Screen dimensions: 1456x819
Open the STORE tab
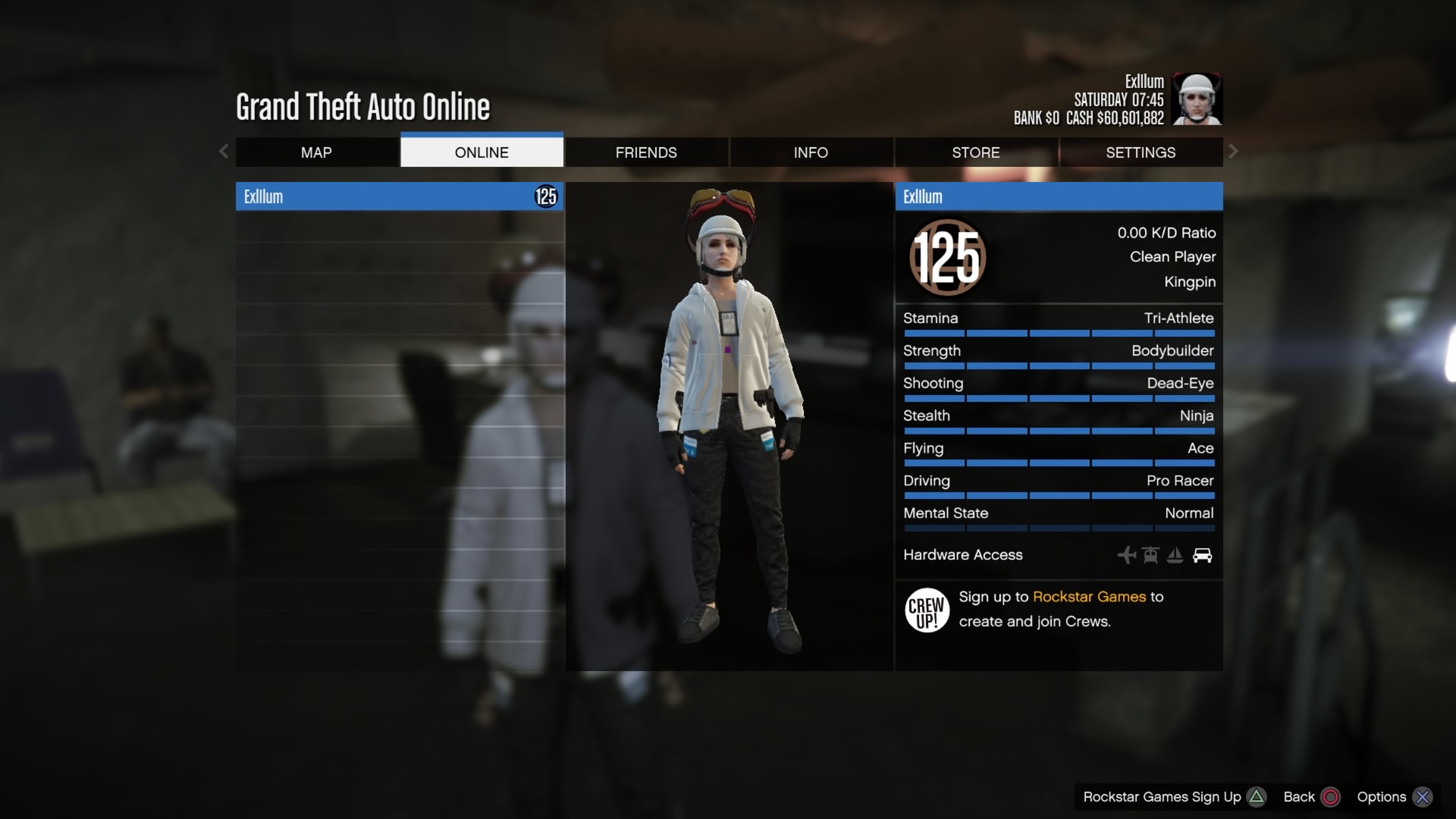point(975,152)
